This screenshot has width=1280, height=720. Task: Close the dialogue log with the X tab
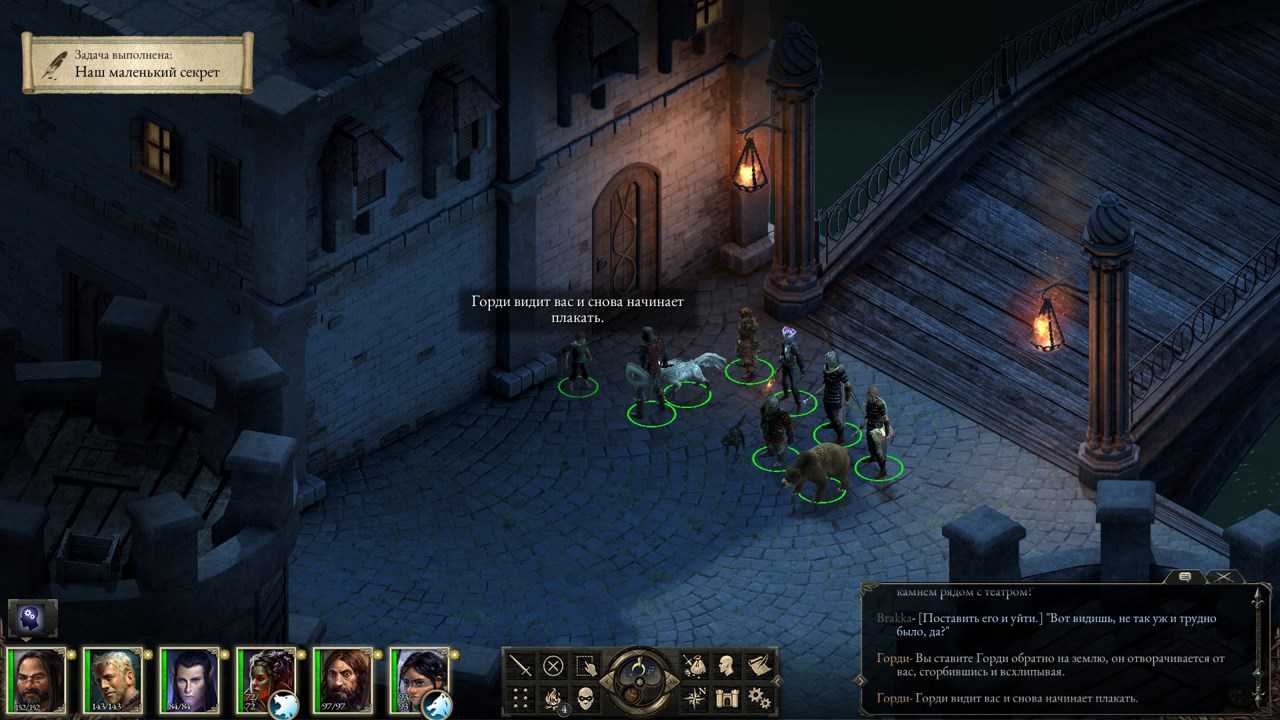click(x=1224, y=577)
